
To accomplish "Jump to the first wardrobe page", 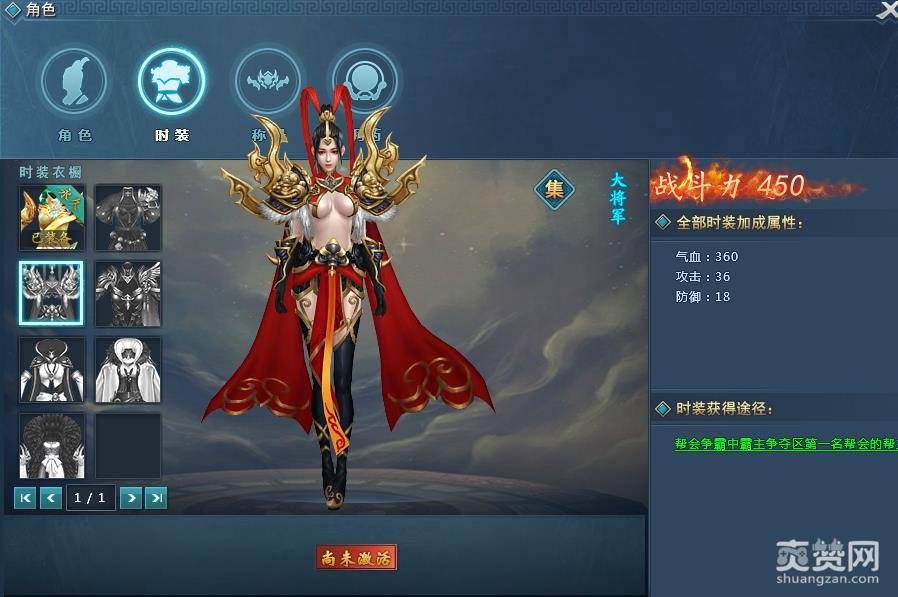I will click(26, 497).
